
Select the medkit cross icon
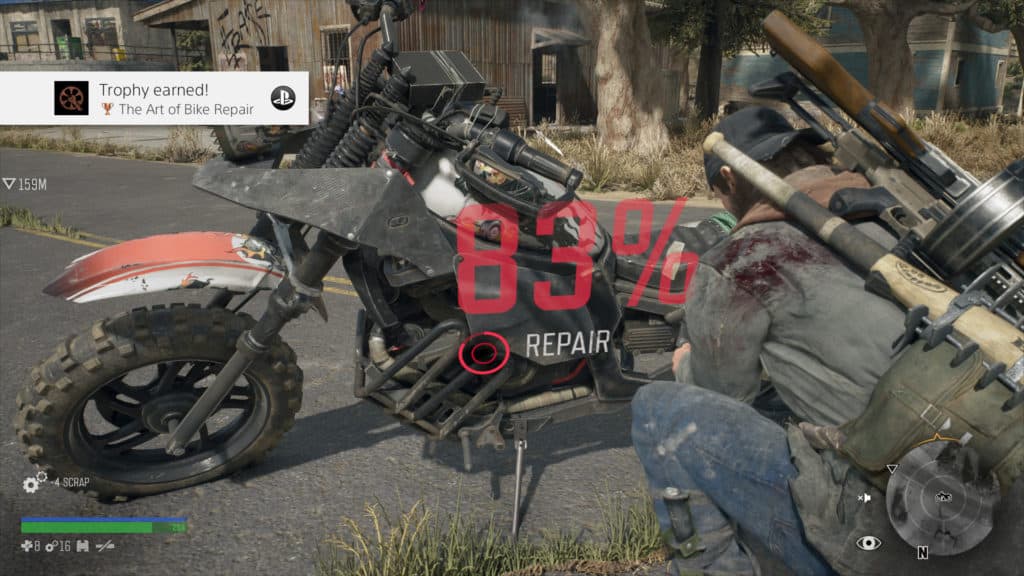click(26, 546)
